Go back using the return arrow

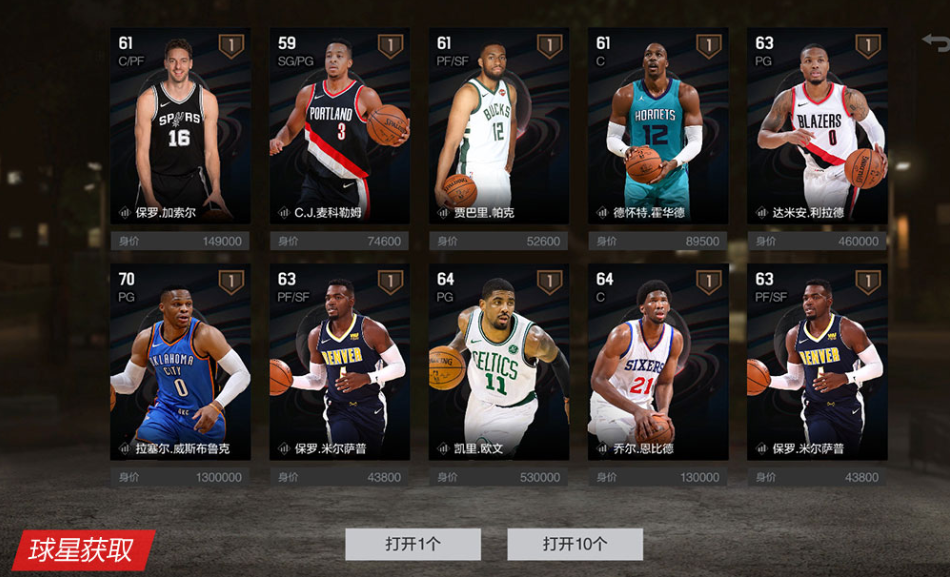point(935,42)
